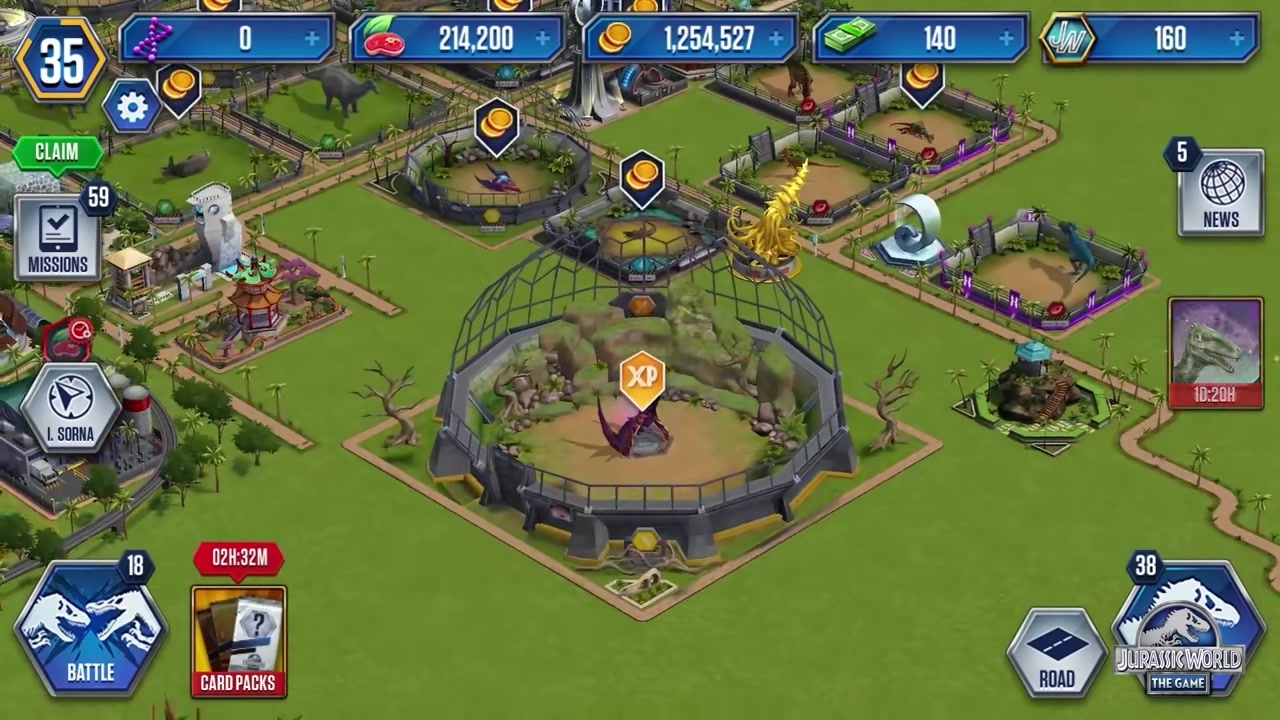Screen dimensions: 1280x720
Task: Add loyalty points with plus button
Action: (x=1238, y=39)
